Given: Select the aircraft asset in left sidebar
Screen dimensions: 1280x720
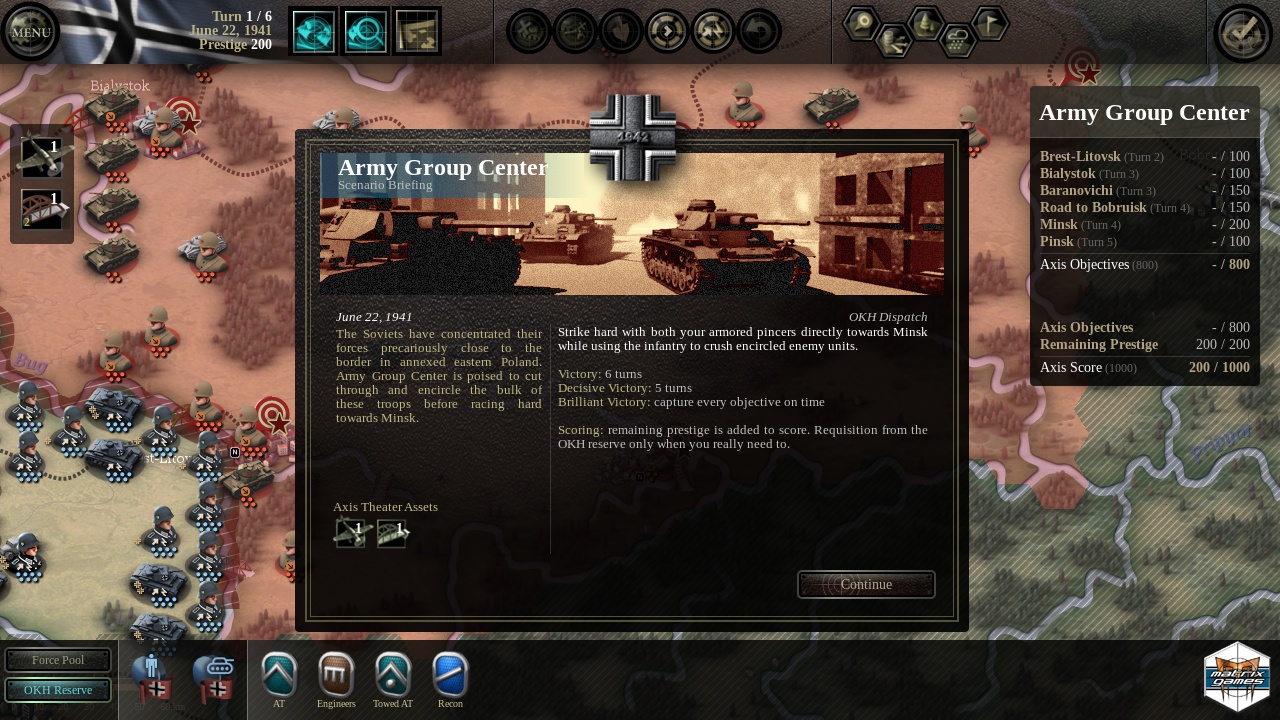Looking at the screenshot, I should [42, 158].
